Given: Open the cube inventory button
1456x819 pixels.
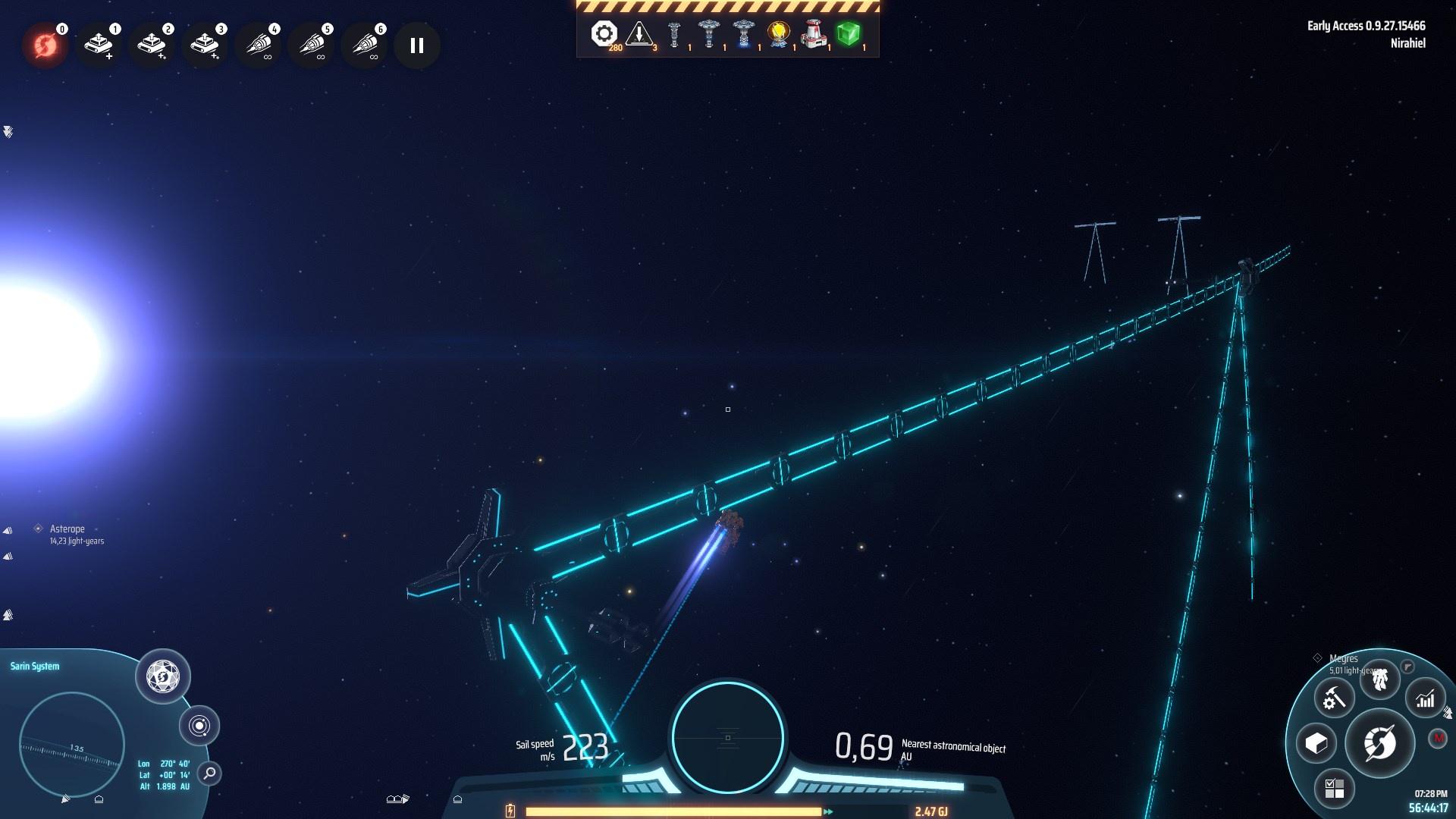Looking at the screenshot, I should coord(1316,743).
